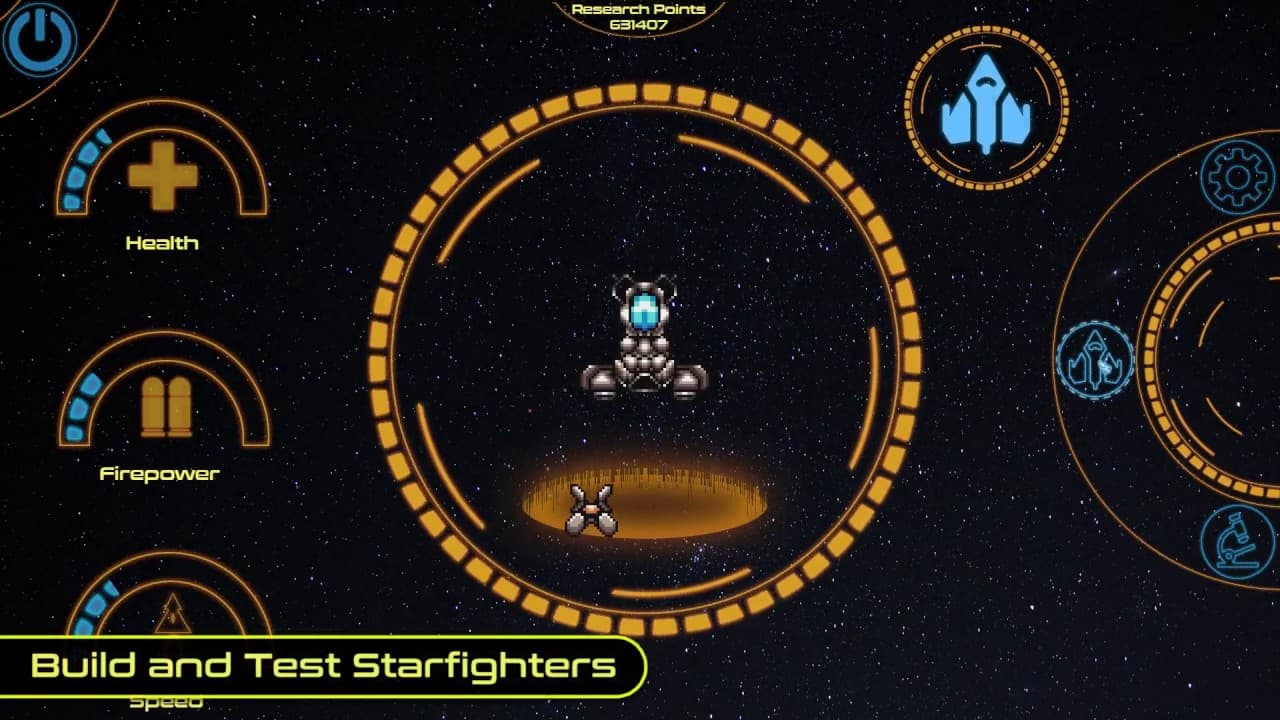Click the Research Points counter
1280x720 pixels.
[x=637, y=17]
